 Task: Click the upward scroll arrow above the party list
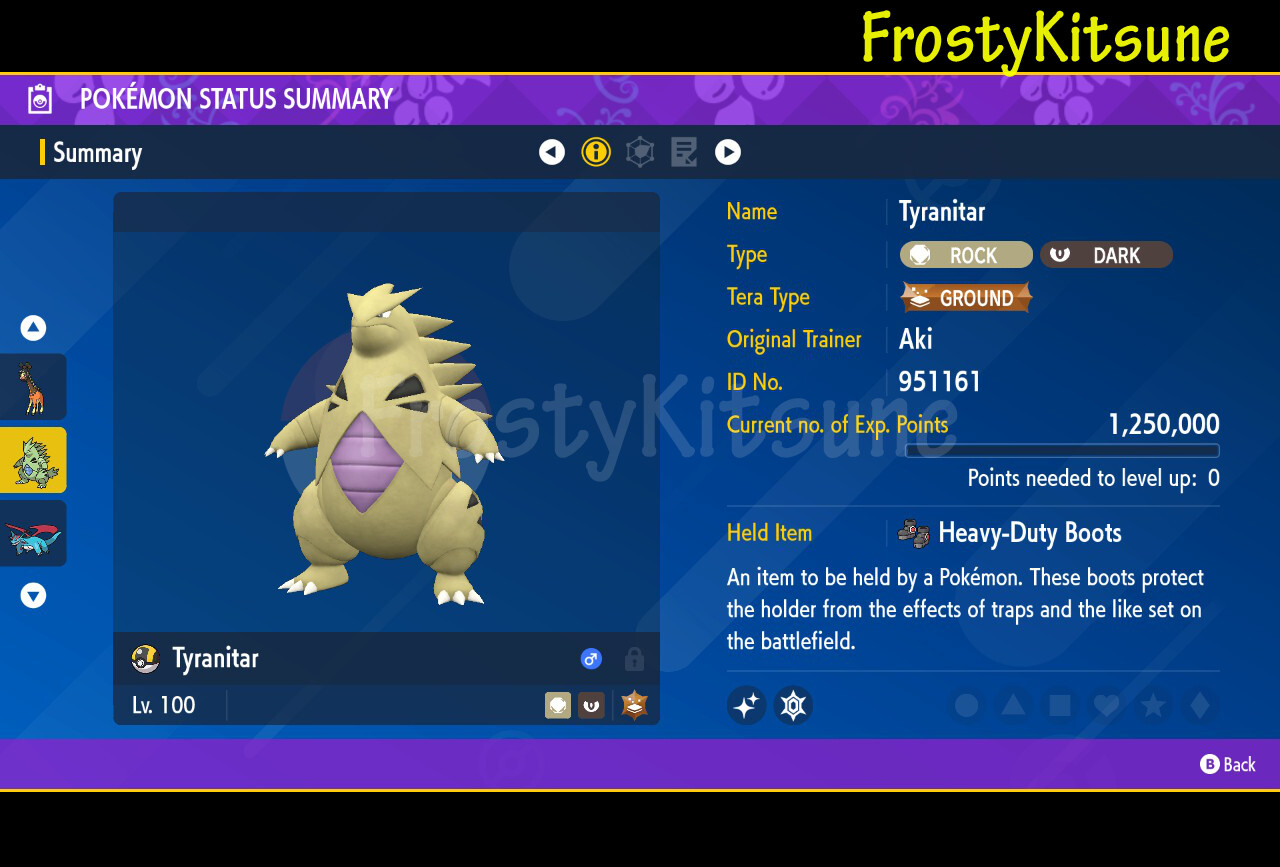[x=33, y=327]
